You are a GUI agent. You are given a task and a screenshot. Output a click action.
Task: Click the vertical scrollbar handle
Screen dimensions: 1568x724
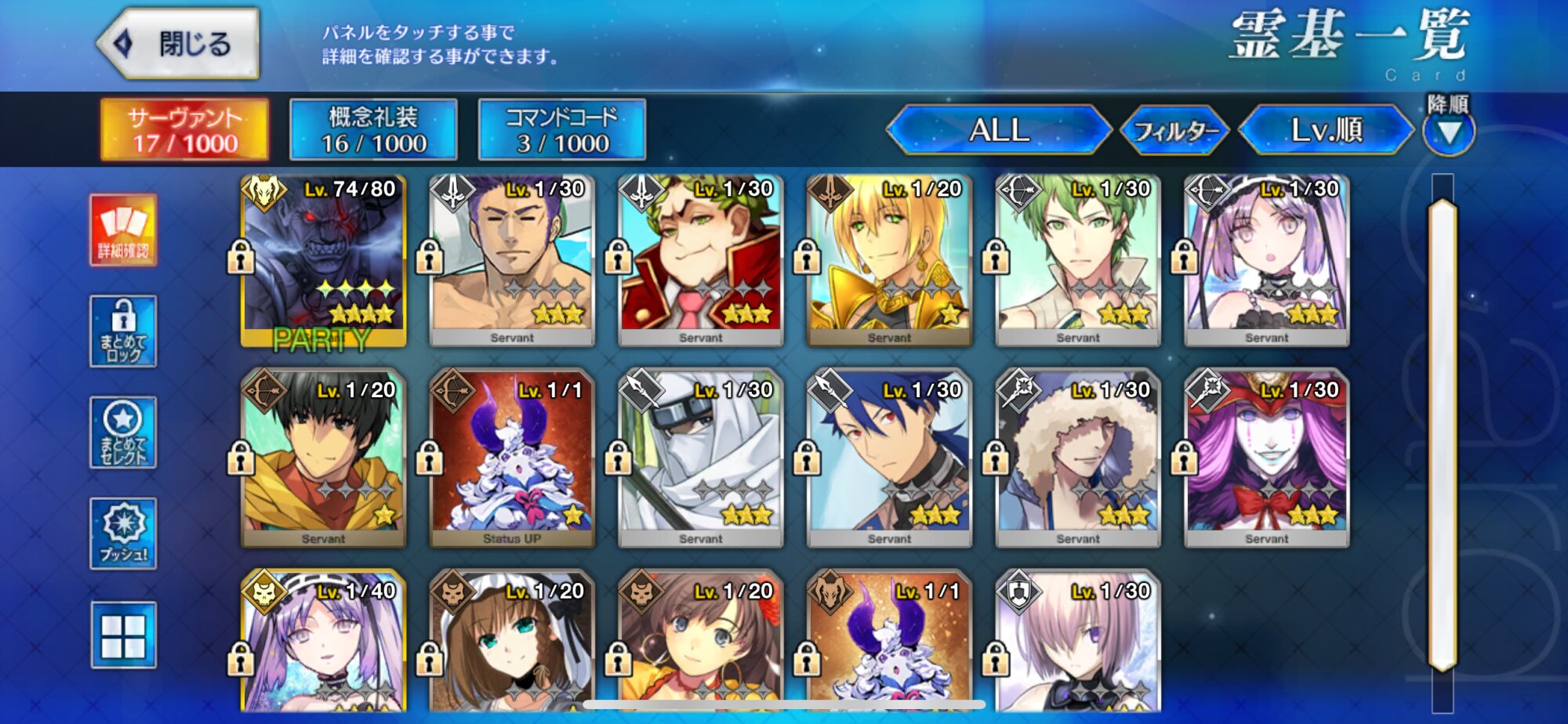1442,435
